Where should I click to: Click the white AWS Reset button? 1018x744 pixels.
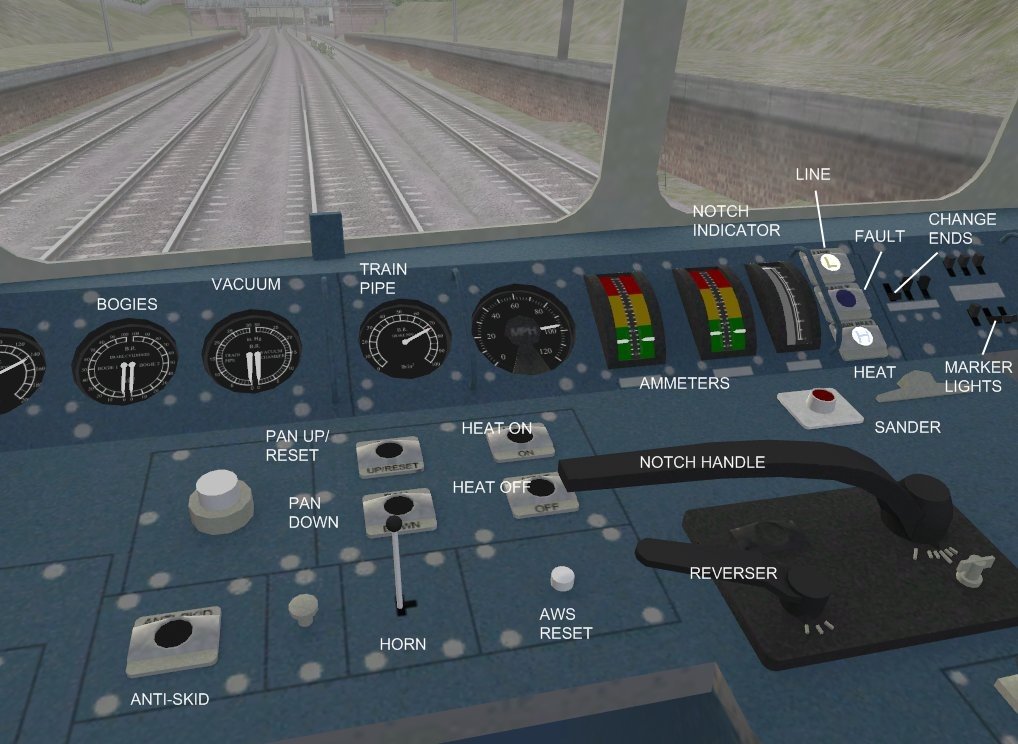click(563, 578)
